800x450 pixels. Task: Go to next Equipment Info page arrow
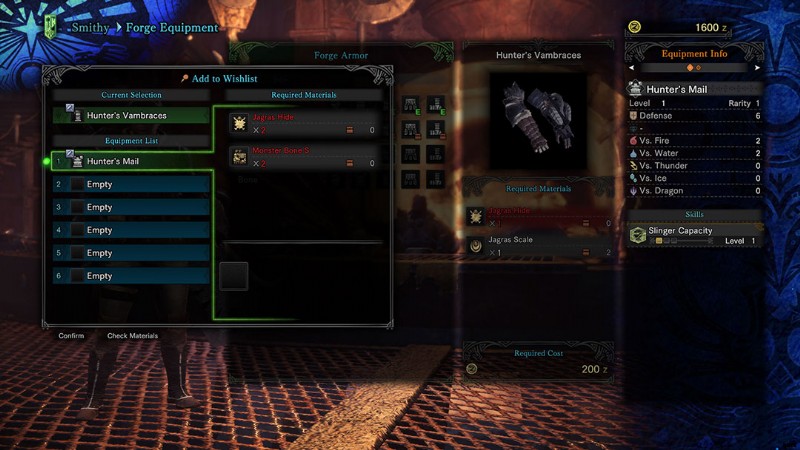(x=758, y=68)
